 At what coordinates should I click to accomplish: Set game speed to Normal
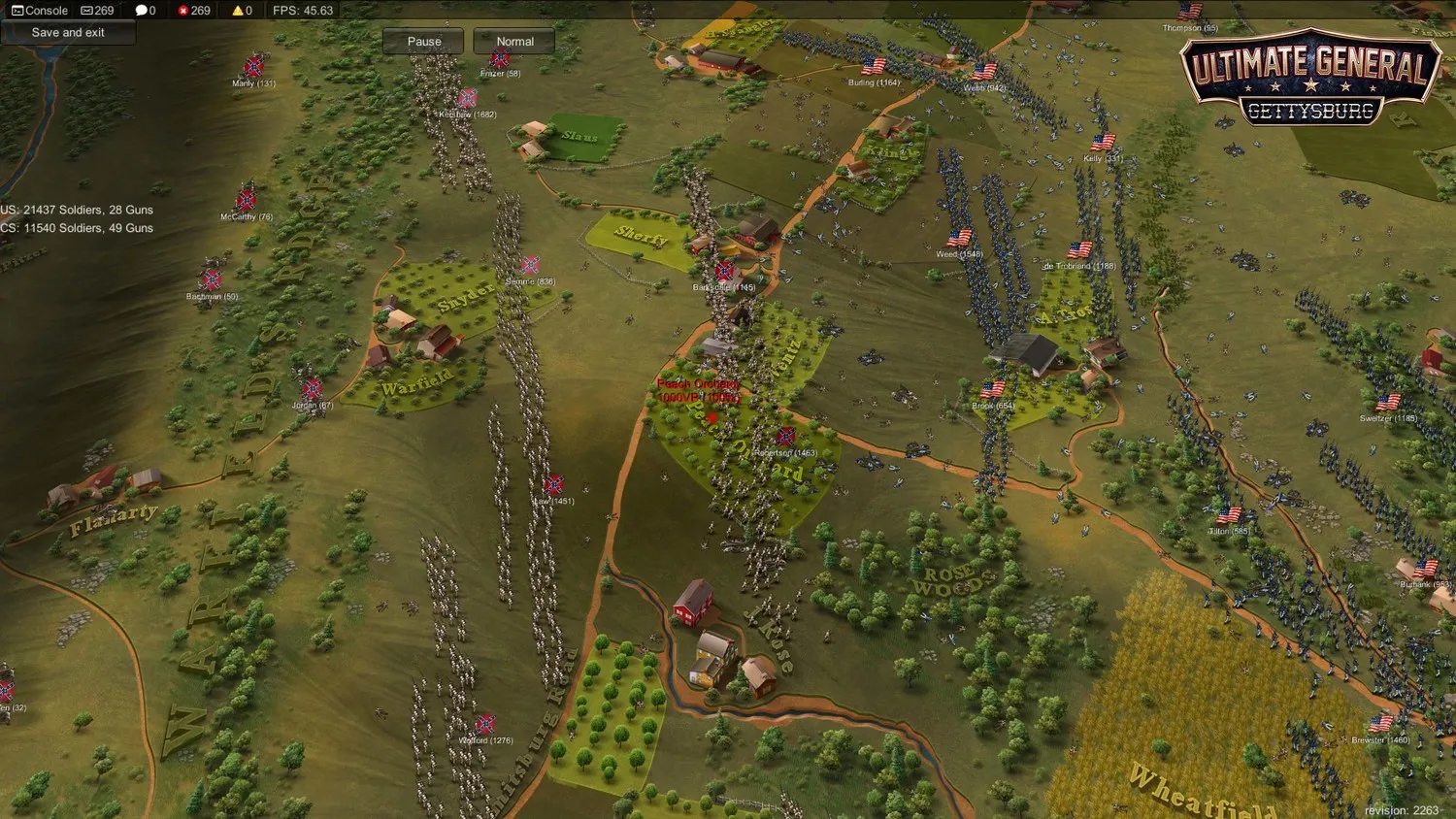(513, 41)
